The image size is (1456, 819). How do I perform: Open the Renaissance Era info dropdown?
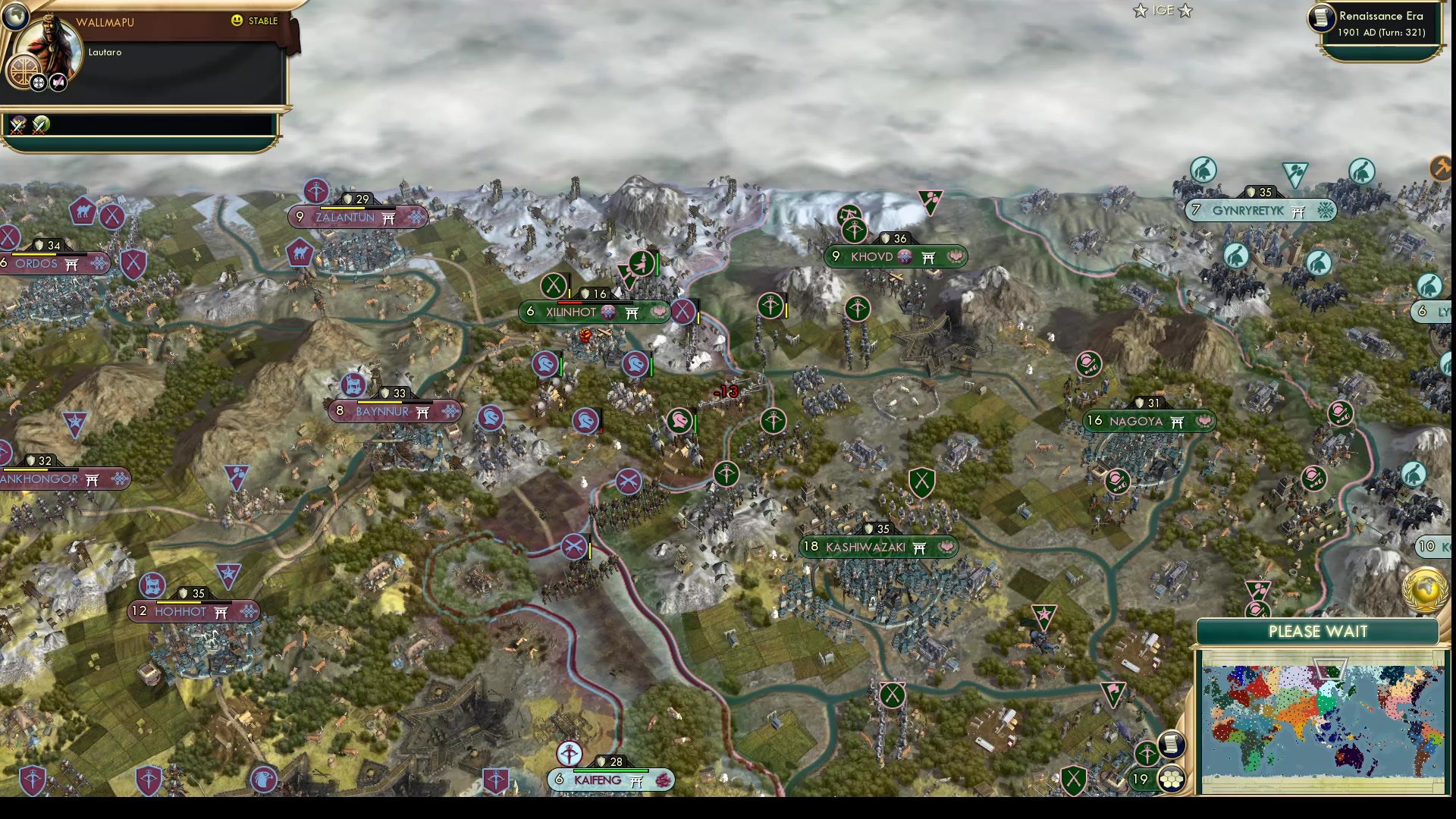(1382, 15)
